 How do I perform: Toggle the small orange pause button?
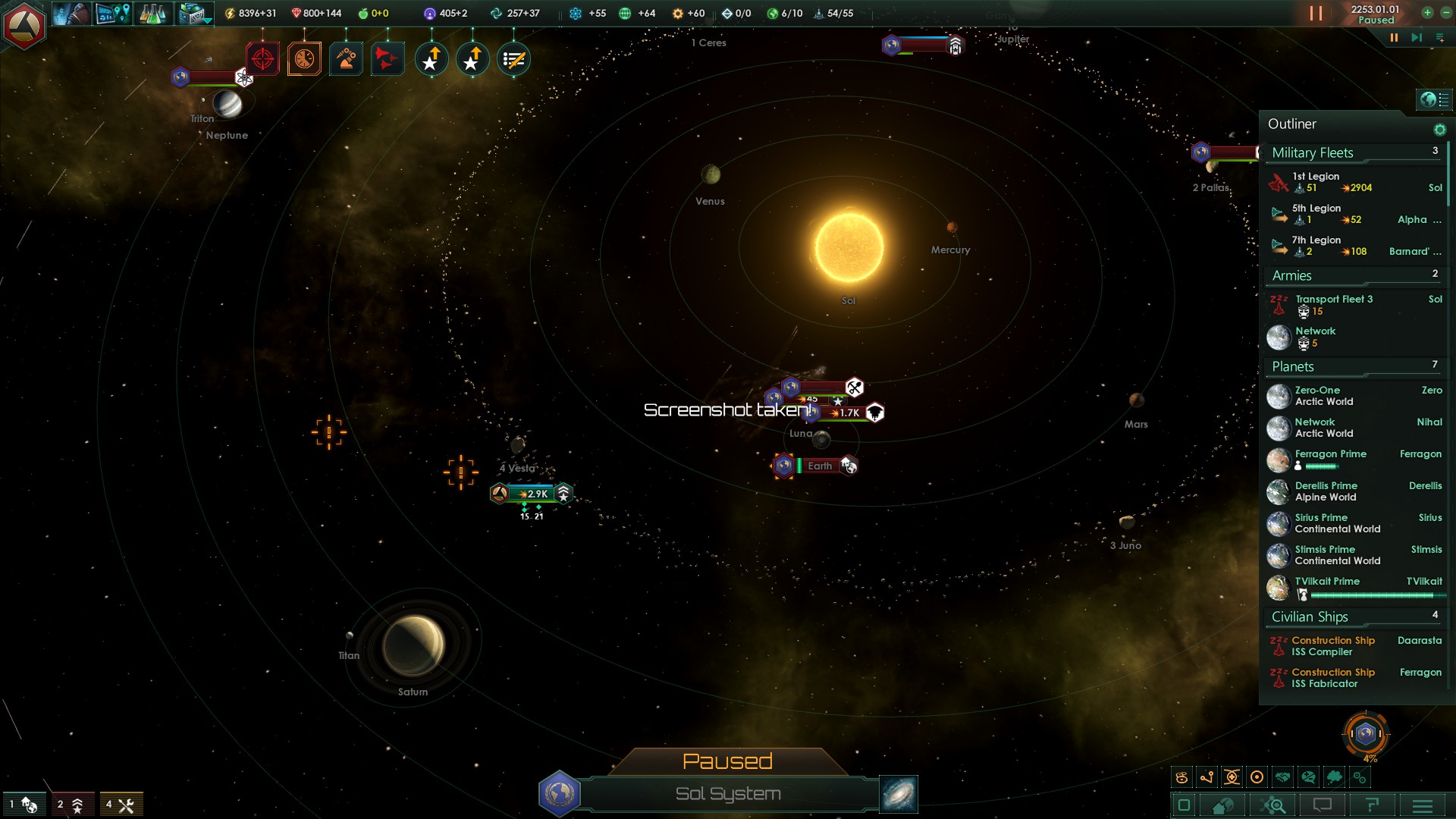point(1394,37)
